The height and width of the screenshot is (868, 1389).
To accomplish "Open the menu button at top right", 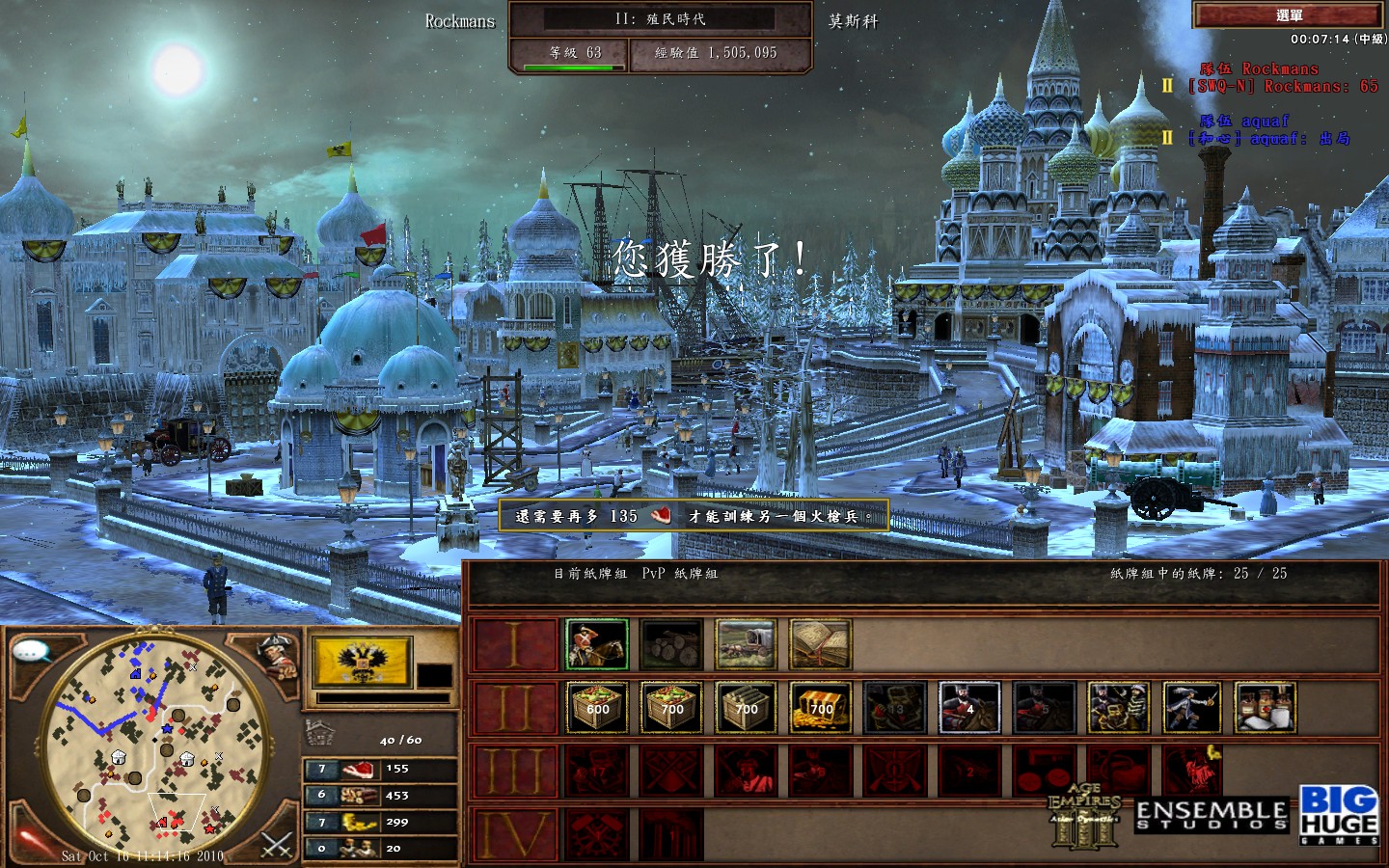I will pos(1289,15).
